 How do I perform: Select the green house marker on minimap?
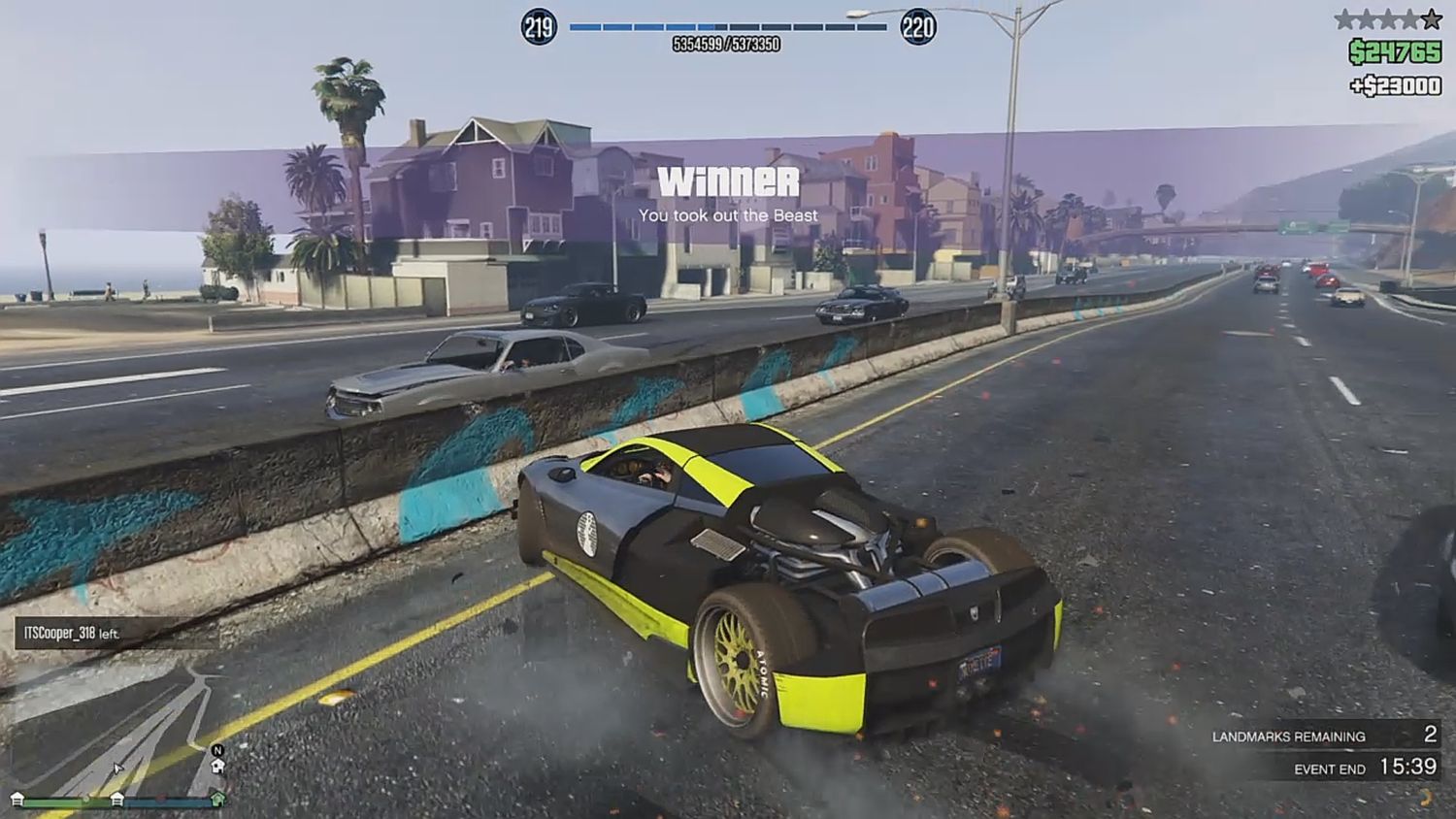[217, 800]
